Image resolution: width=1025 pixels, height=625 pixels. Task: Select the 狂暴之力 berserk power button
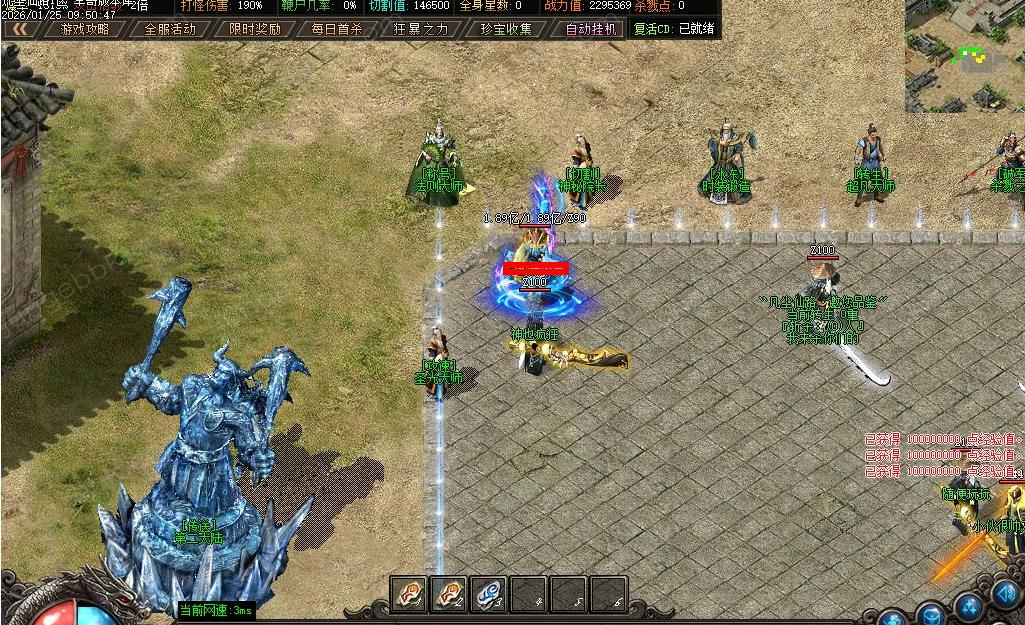[x=422, y=29]
